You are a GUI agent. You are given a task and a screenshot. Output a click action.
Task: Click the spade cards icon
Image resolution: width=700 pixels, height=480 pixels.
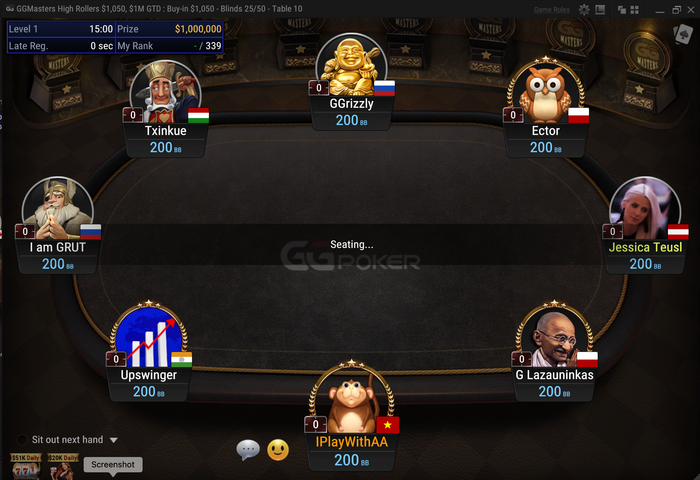tap(683, 37)
